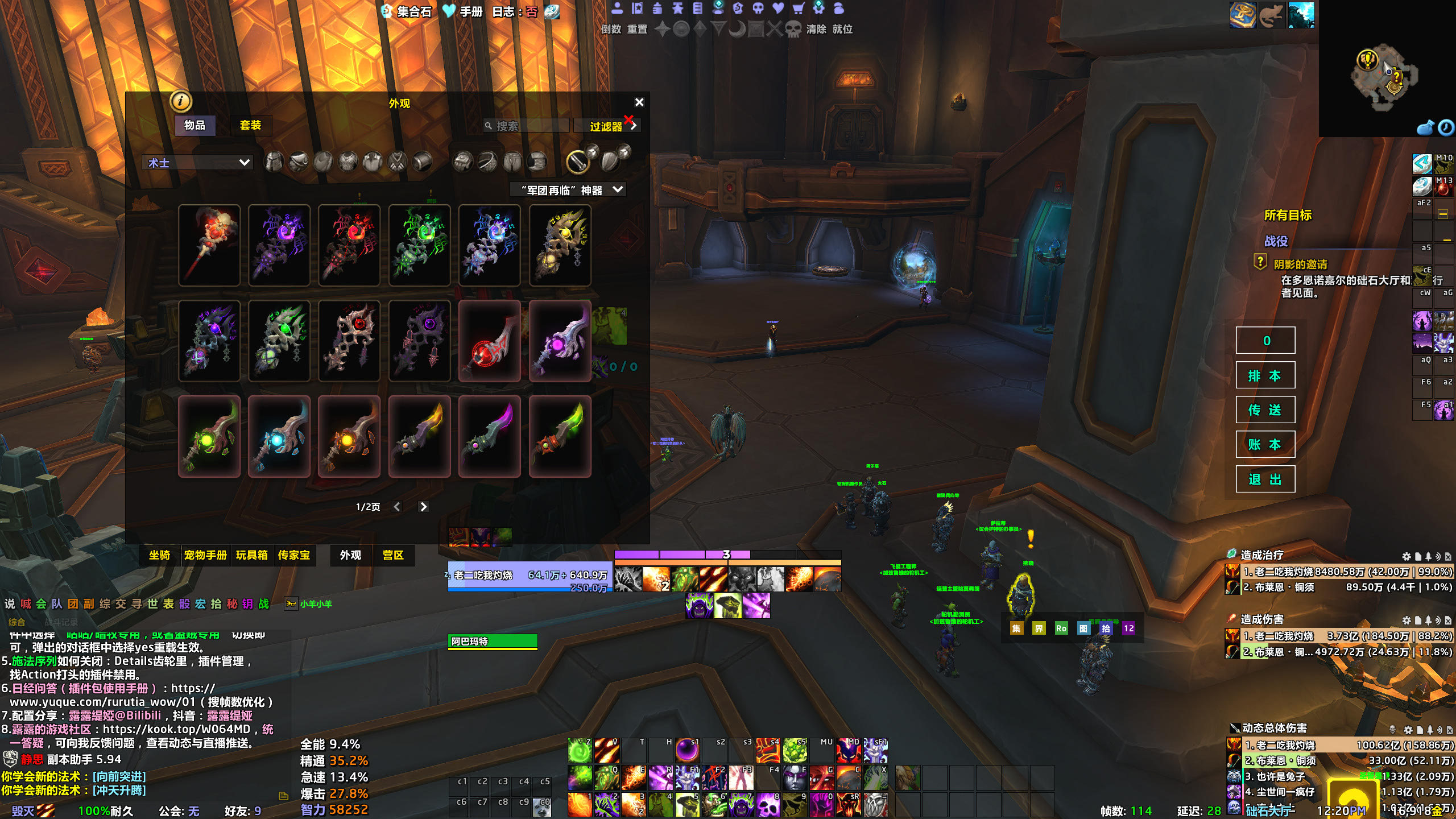Open the 术士 class dropdown
Screen dimensions: 1456x819
click(197, 163)
